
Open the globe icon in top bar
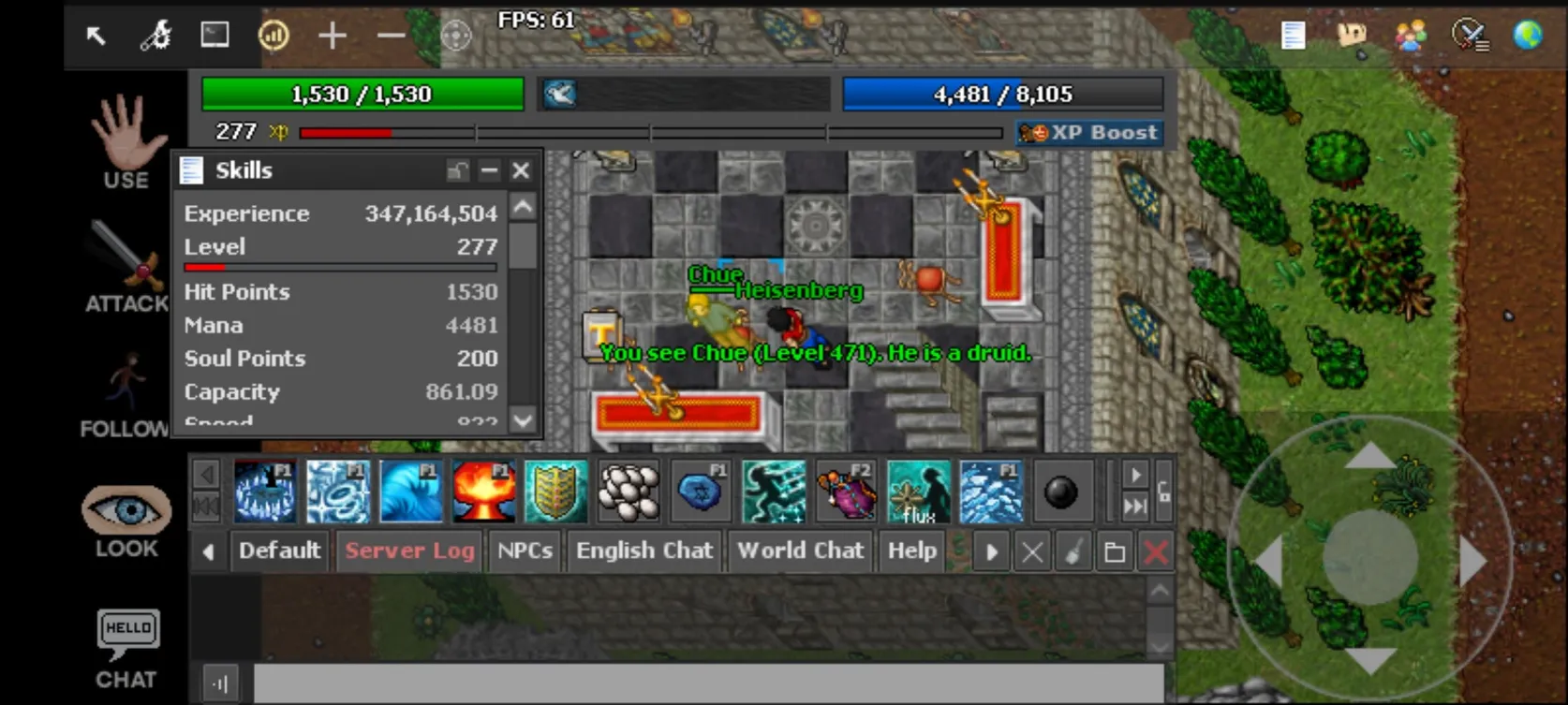coord(1528,36)
